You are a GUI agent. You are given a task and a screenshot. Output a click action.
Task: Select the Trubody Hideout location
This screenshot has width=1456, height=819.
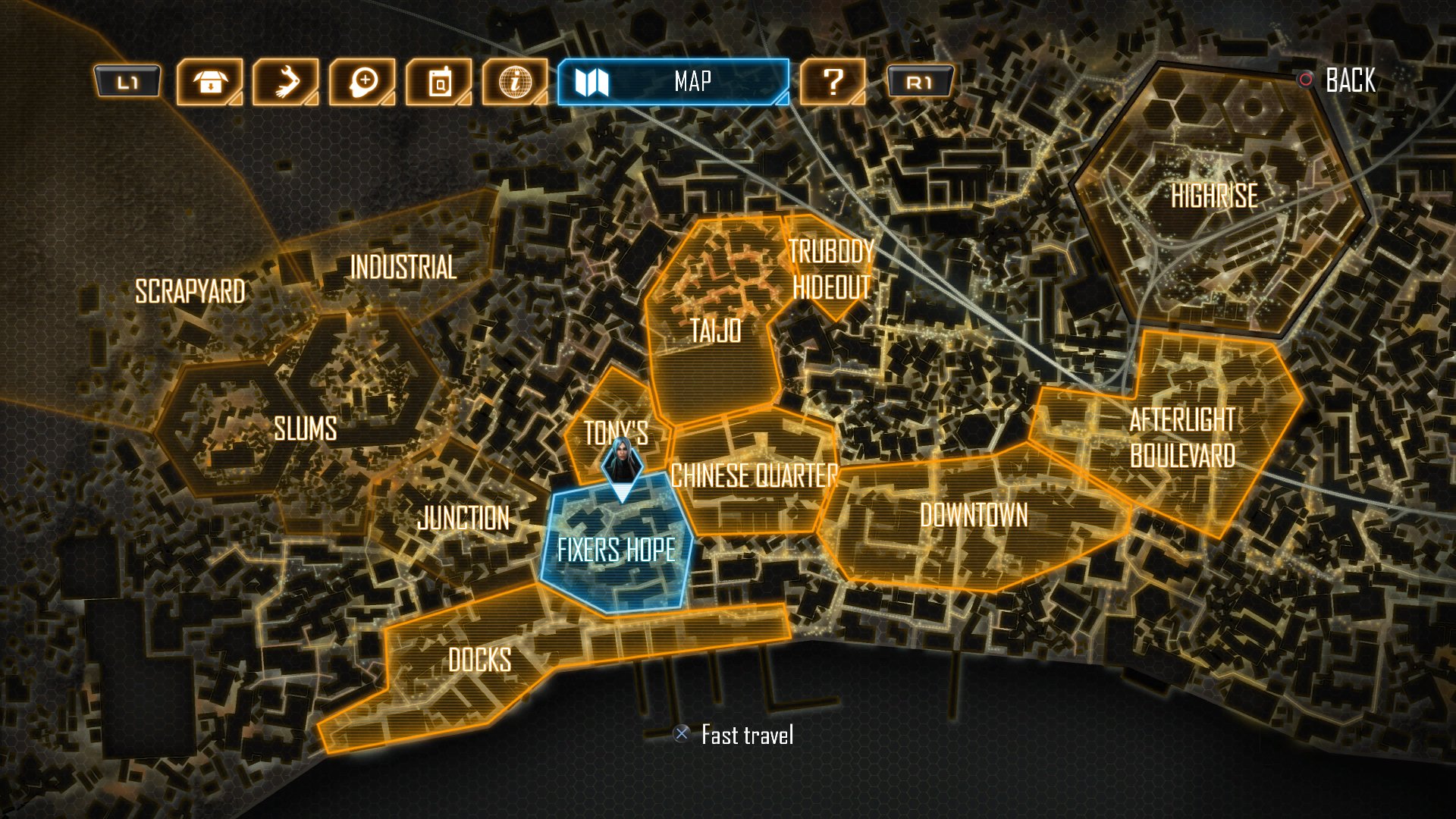point(831,269)
